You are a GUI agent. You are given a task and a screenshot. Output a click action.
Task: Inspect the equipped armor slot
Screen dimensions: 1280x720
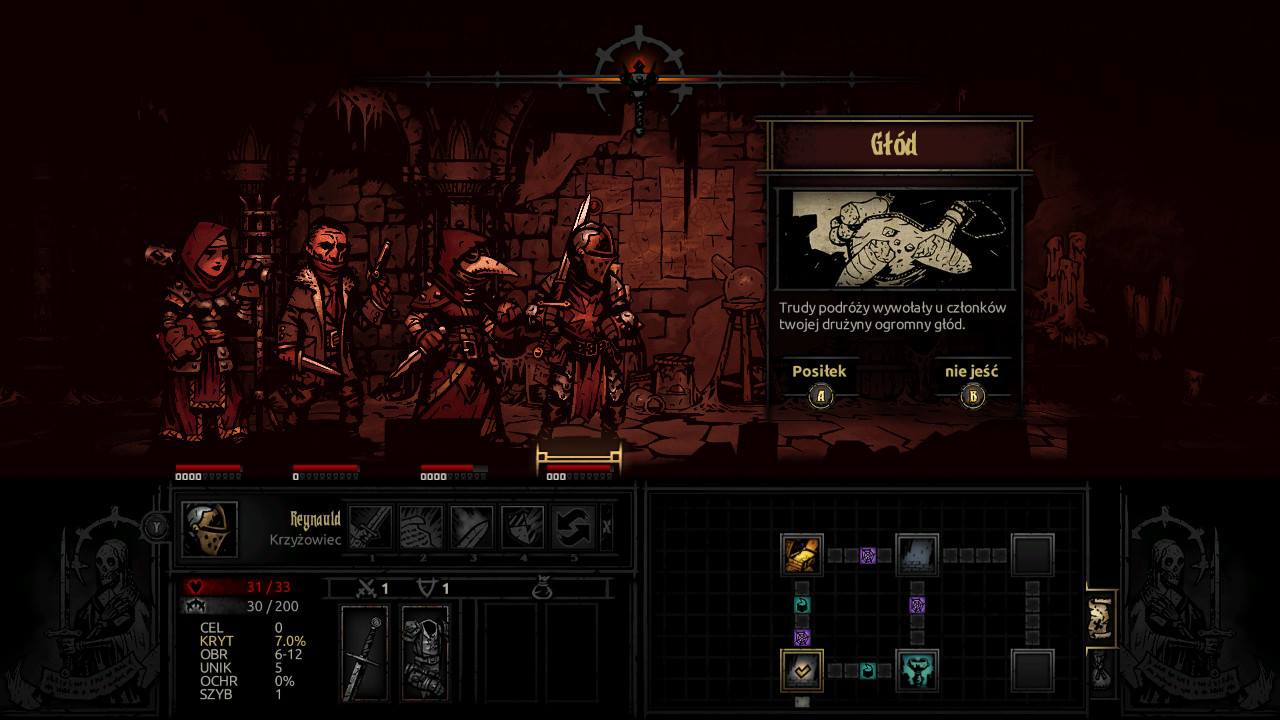pyautogui.click(x=425, y=653)
